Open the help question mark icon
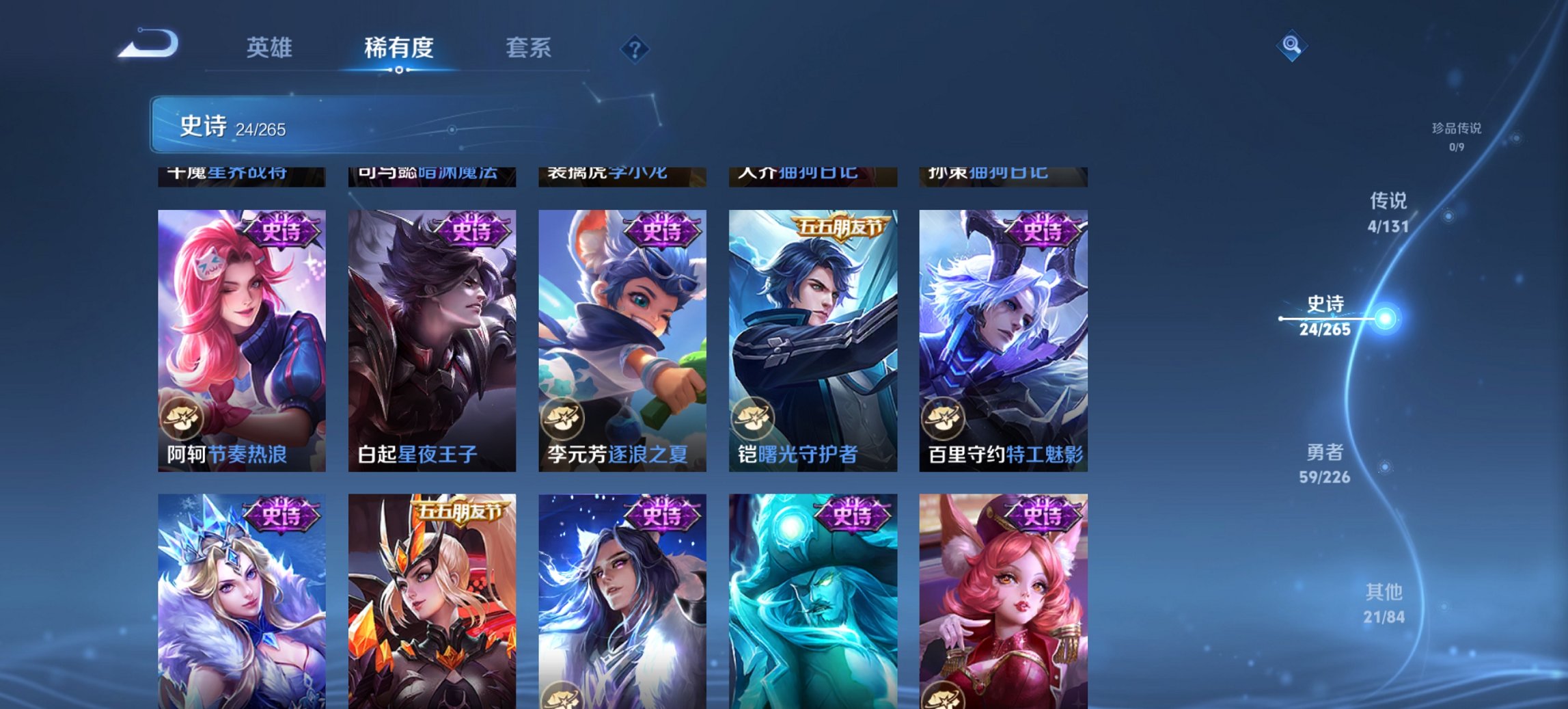The width and height of the screenshot is (1568, 709). tap(635, 49)
